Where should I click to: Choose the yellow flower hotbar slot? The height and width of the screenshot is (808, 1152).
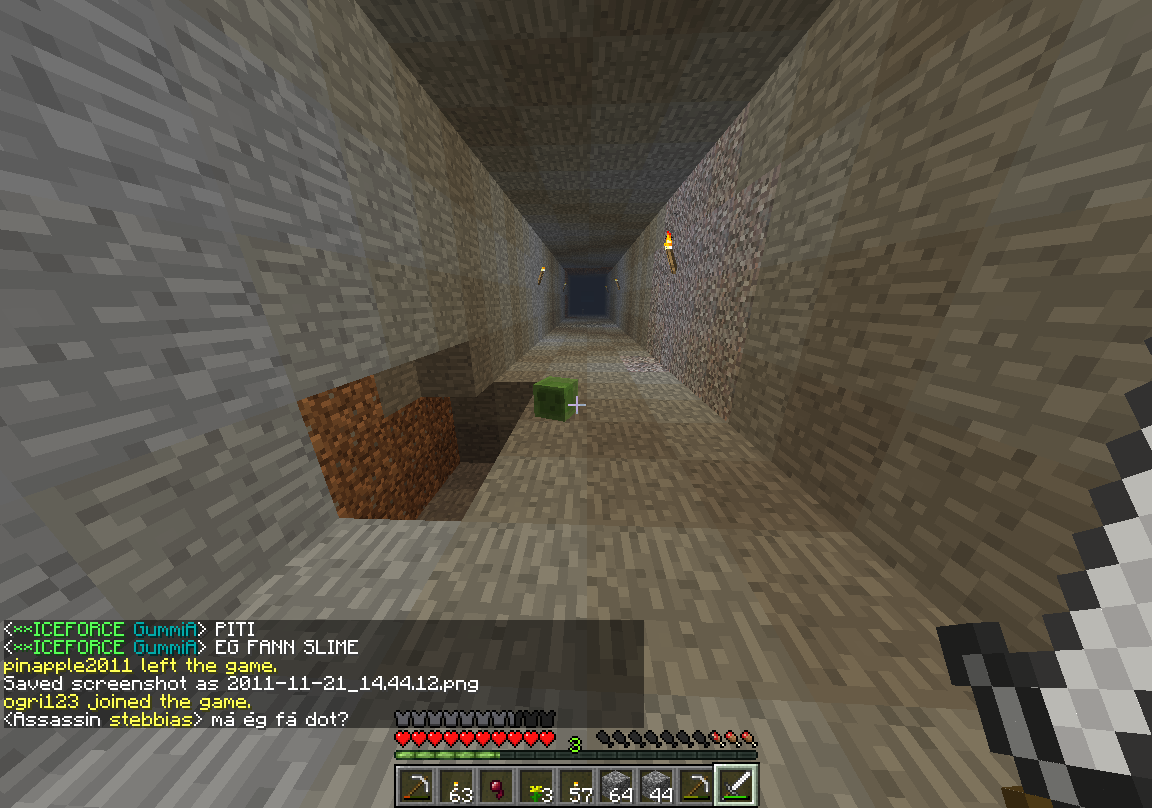tap(537, 786)
